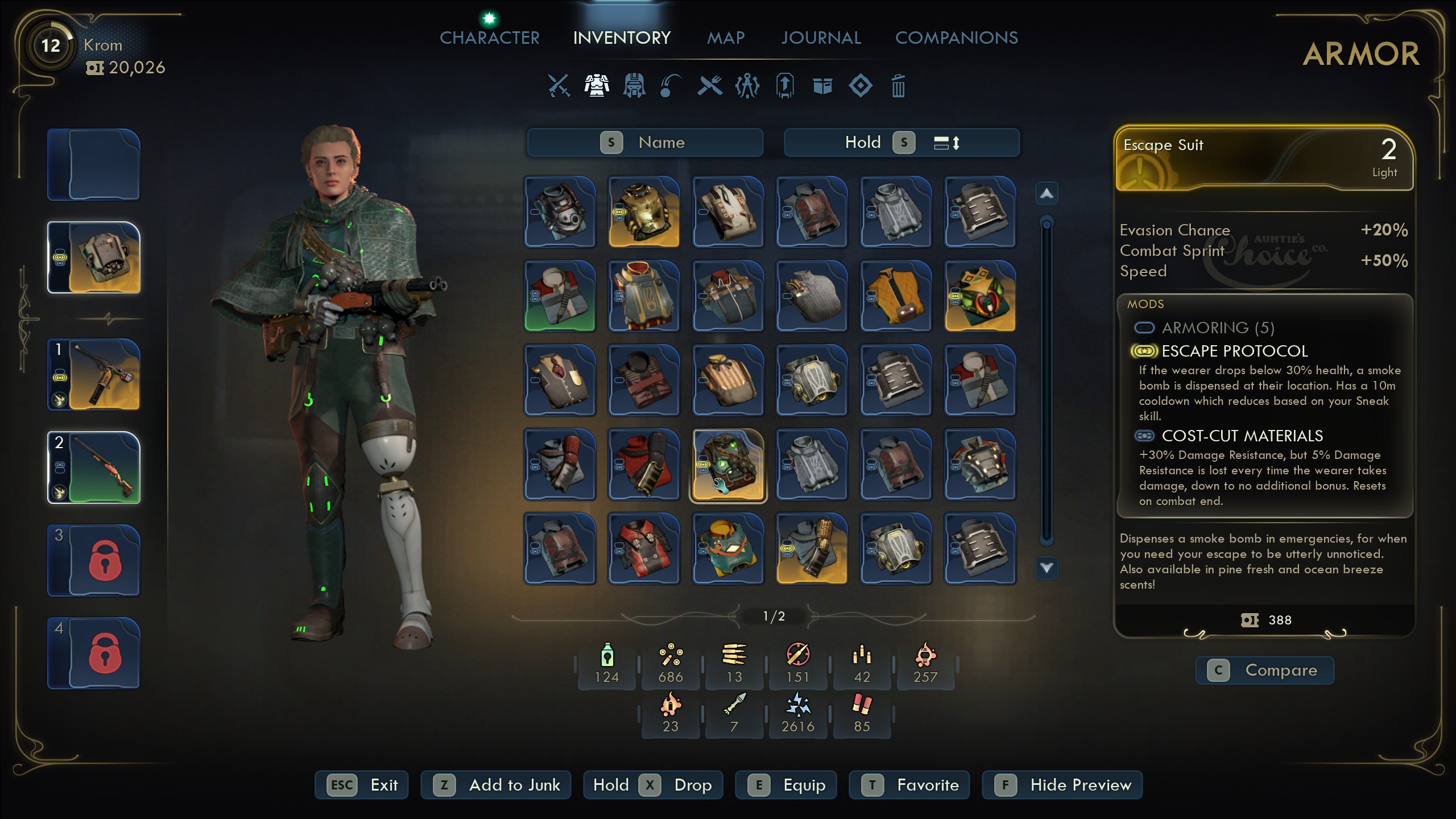1456x819 pixels.
Task: Open the Weapons category tab
Action: (559, 86)
